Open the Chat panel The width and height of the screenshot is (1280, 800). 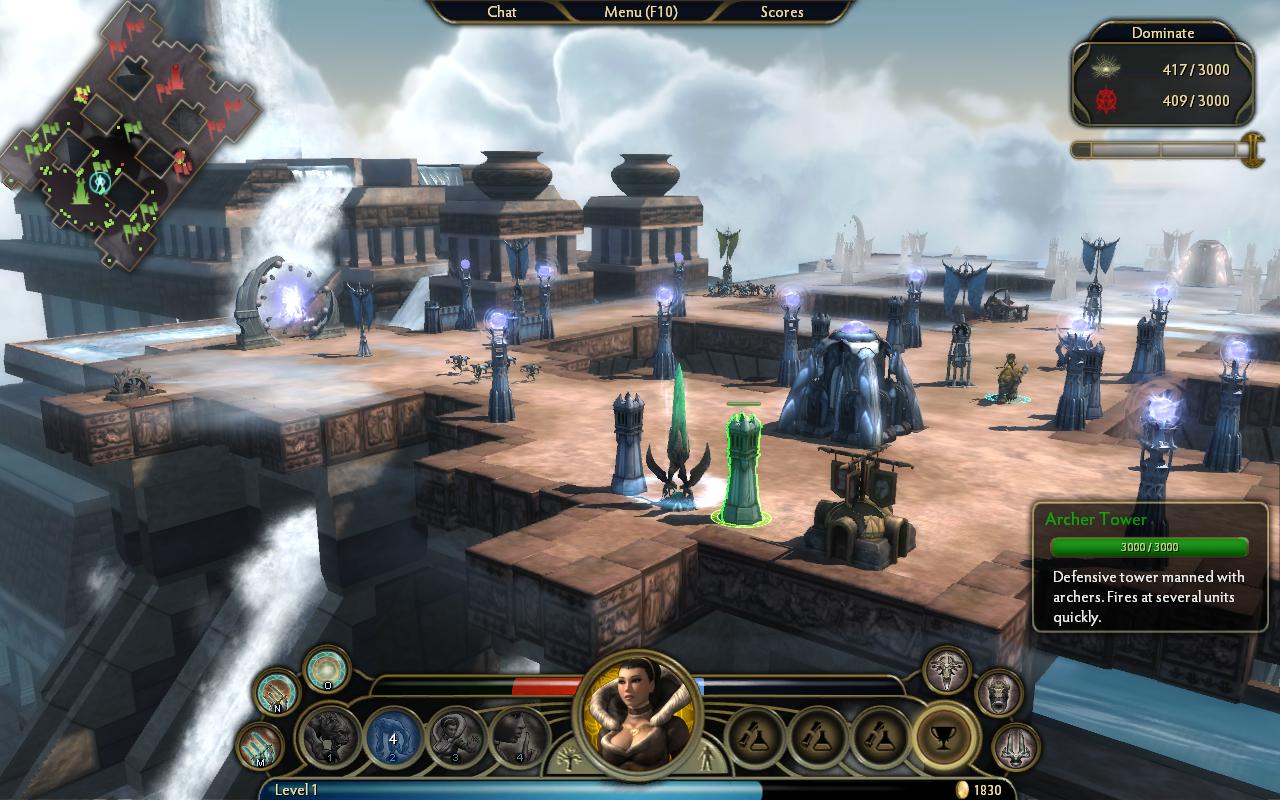[x=501, y=12]
